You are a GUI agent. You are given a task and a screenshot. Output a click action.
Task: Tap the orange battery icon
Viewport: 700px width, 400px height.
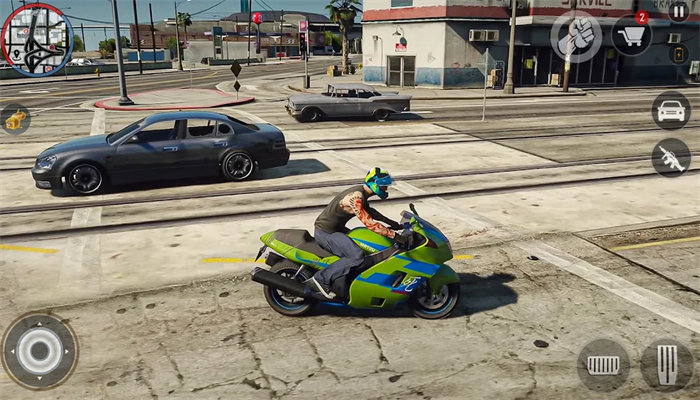[679, 54]
